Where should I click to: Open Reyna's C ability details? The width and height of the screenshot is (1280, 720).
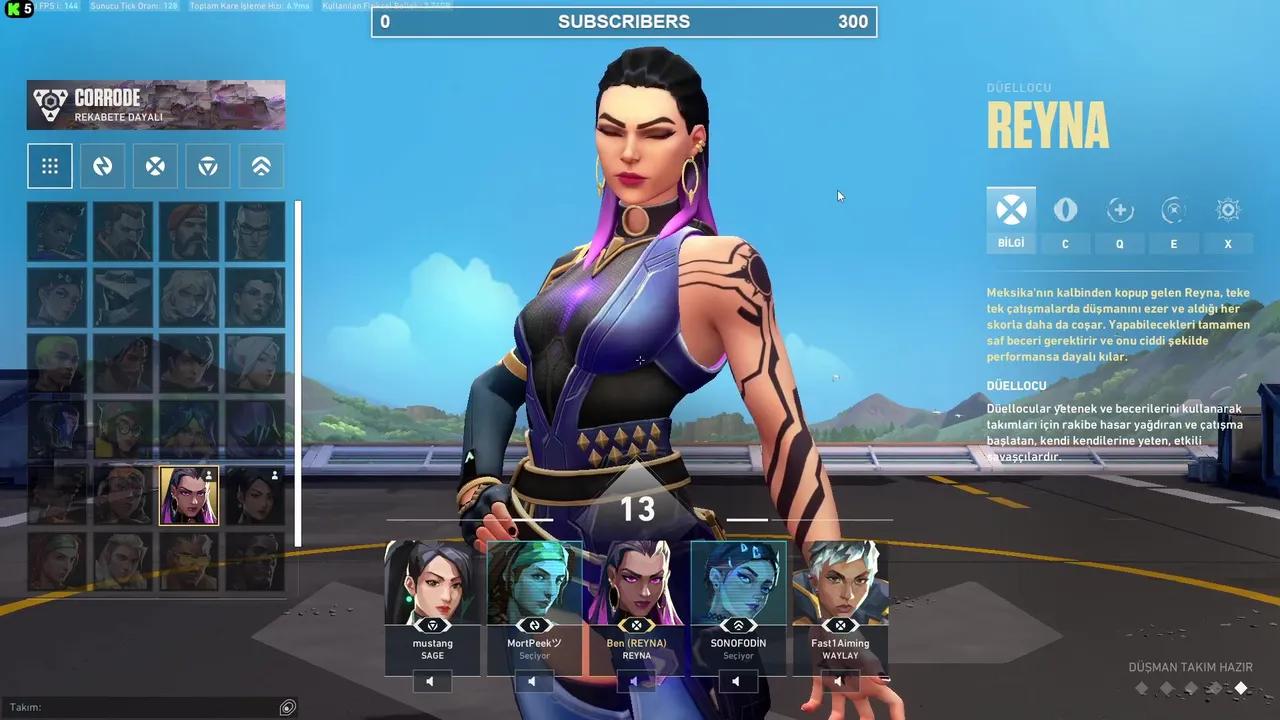coord(1065,210)
